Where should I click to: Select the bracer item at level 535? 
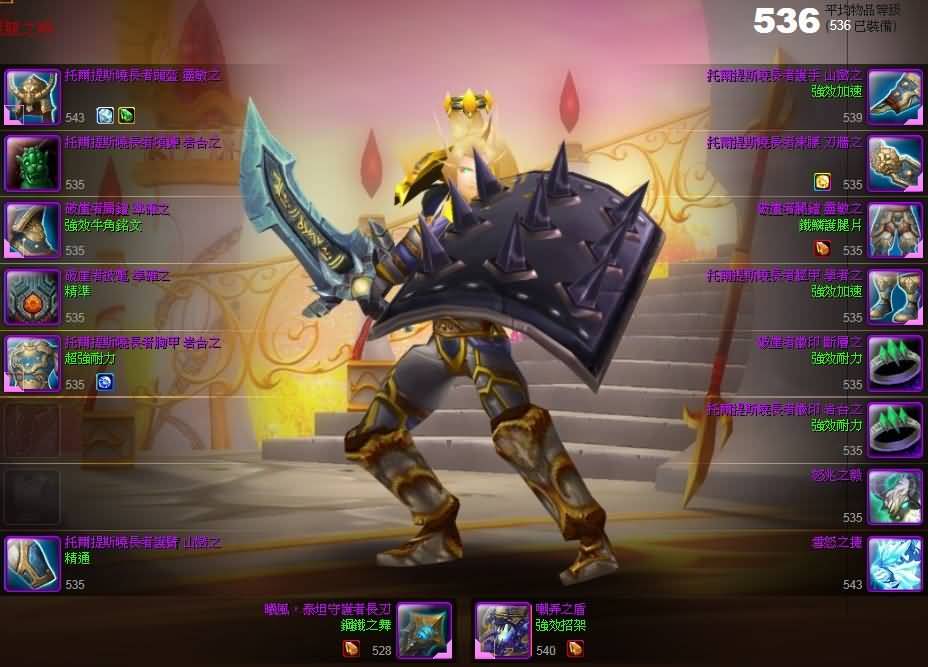click(x=33, y=564)
